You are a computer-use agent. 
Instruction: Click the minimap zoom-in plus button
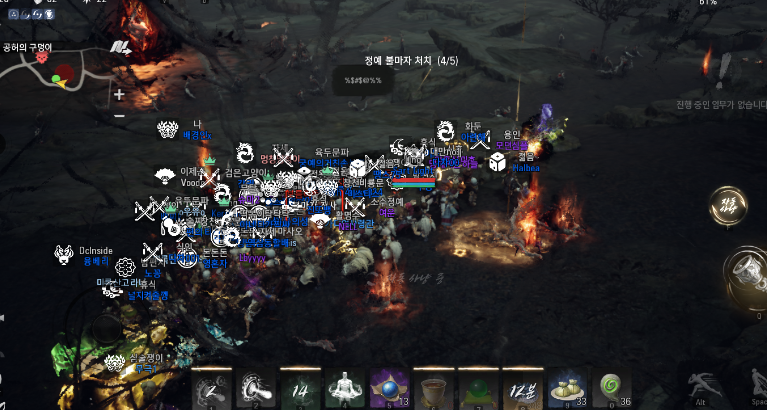pyautogui.click(x=119, y=95)
